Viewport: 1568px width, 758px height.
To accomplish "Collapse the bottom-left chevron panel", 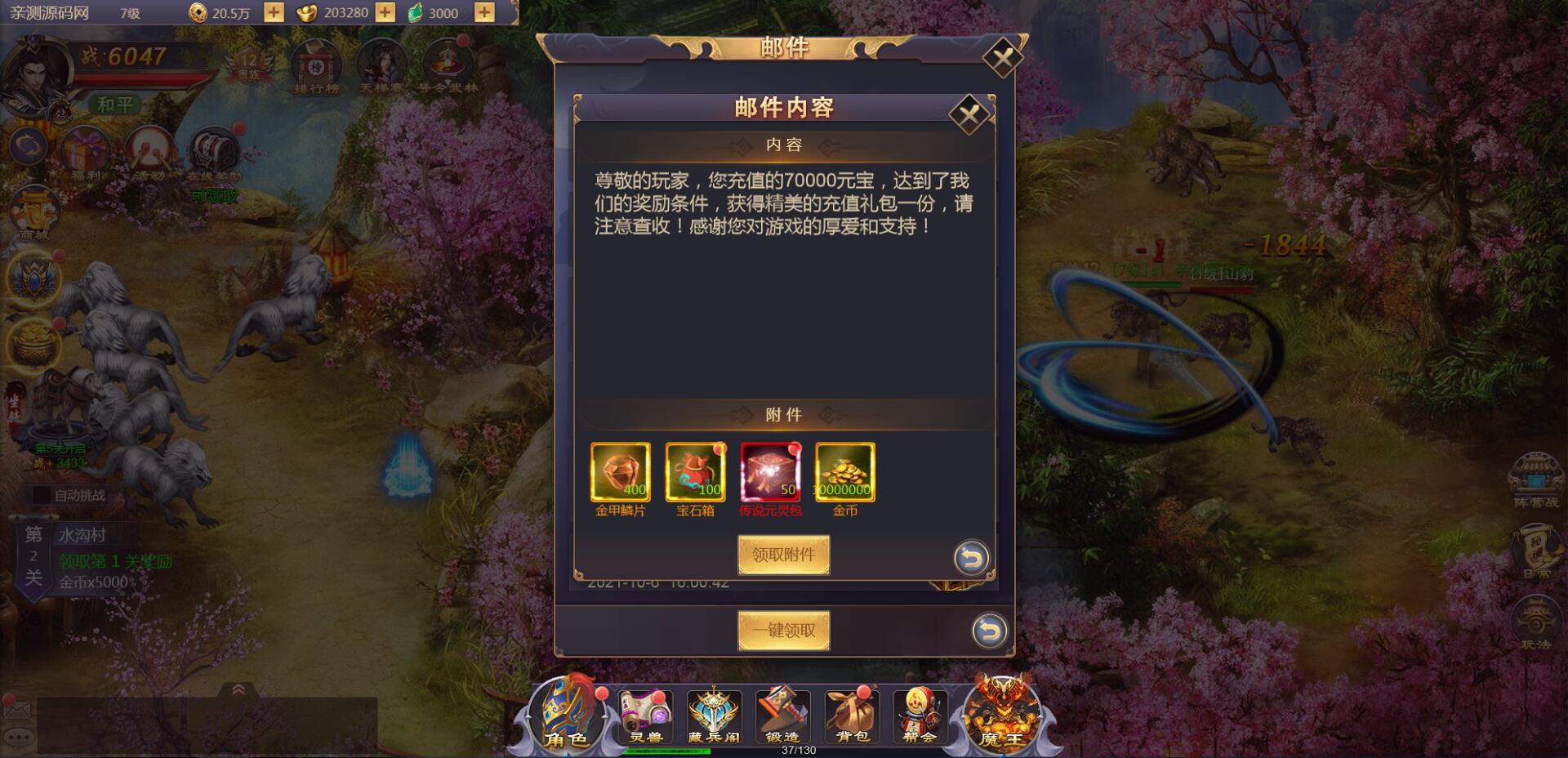I will coord(239,690).
